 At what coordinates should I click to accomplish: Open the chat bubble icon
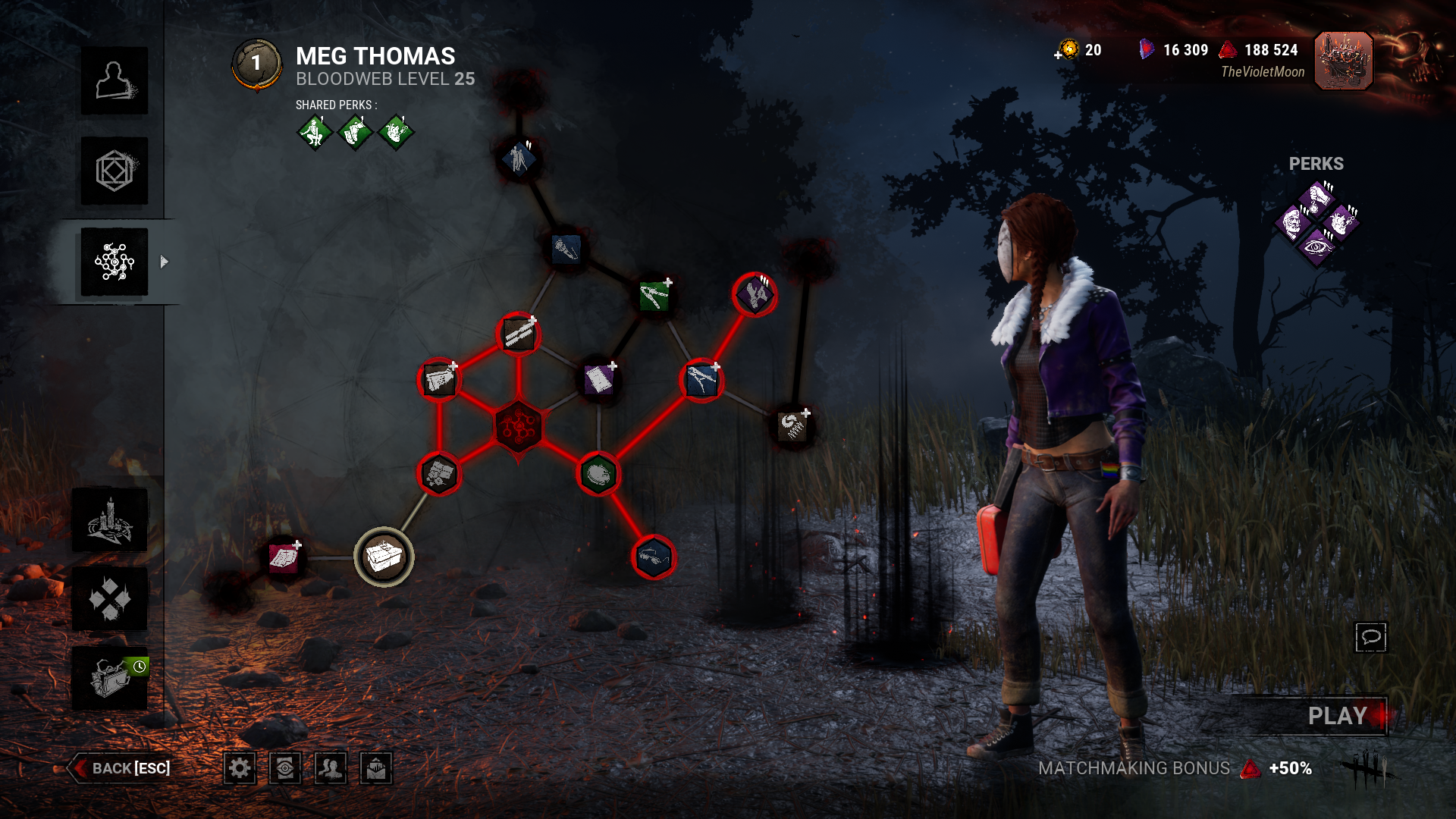pyautogui.click(x=1370, y=637)
